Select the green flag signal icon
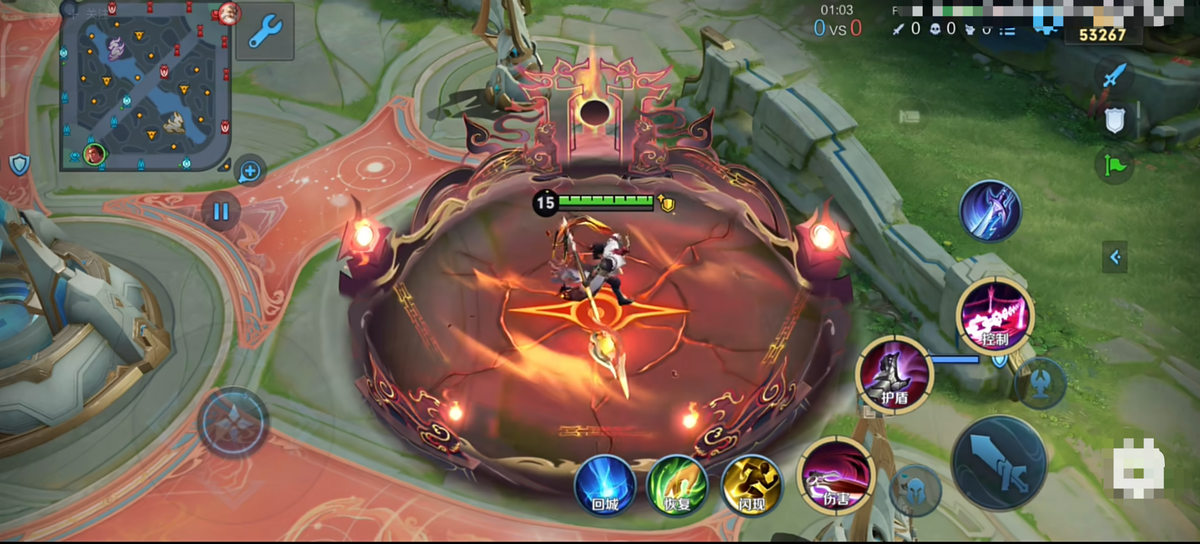Image resolution: width=1200 pixels, height=544 pixels. (1114, 163)
